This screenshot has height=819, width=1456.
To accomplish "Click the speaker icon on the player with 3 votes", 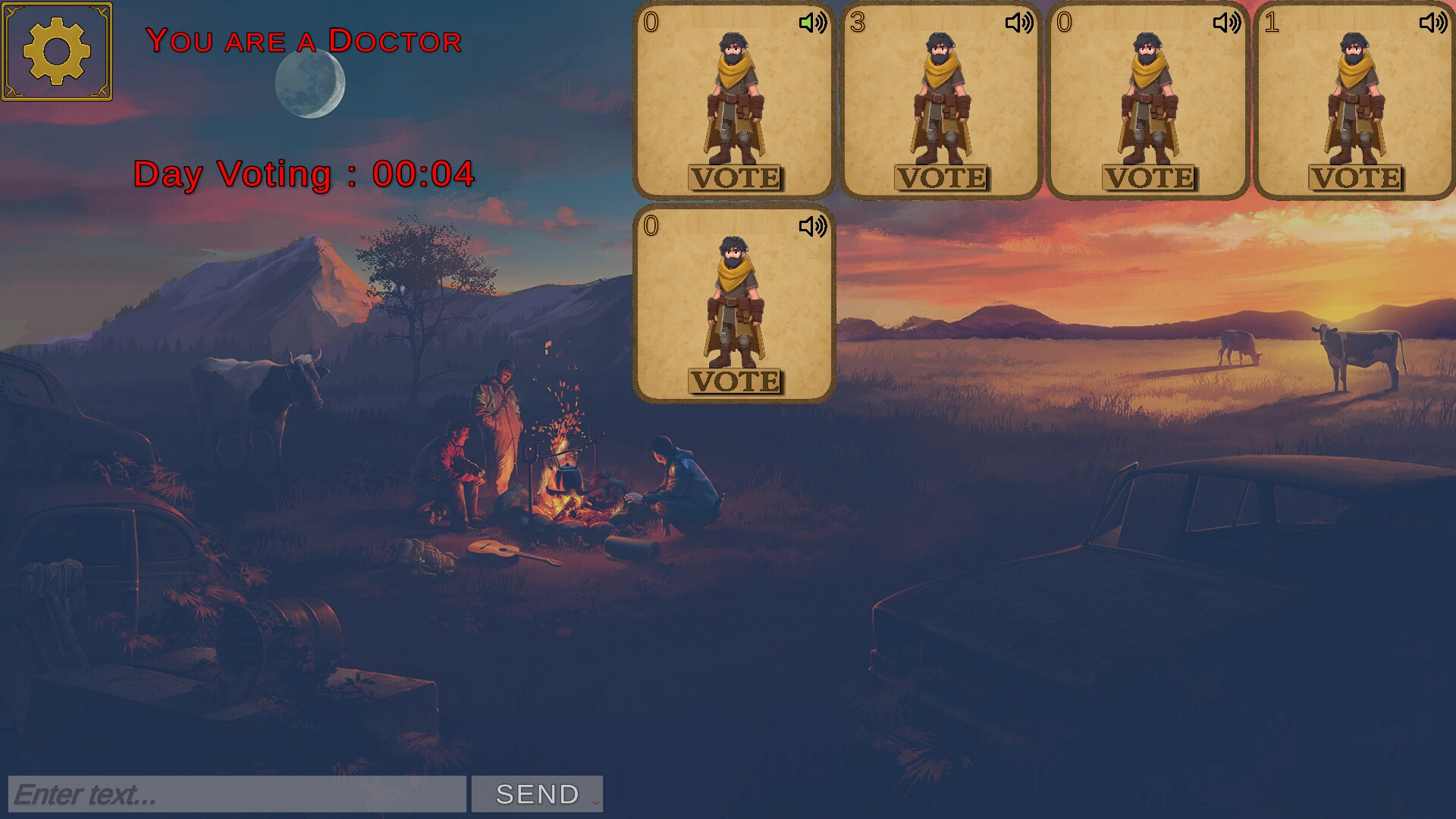I will [1020, 23].
